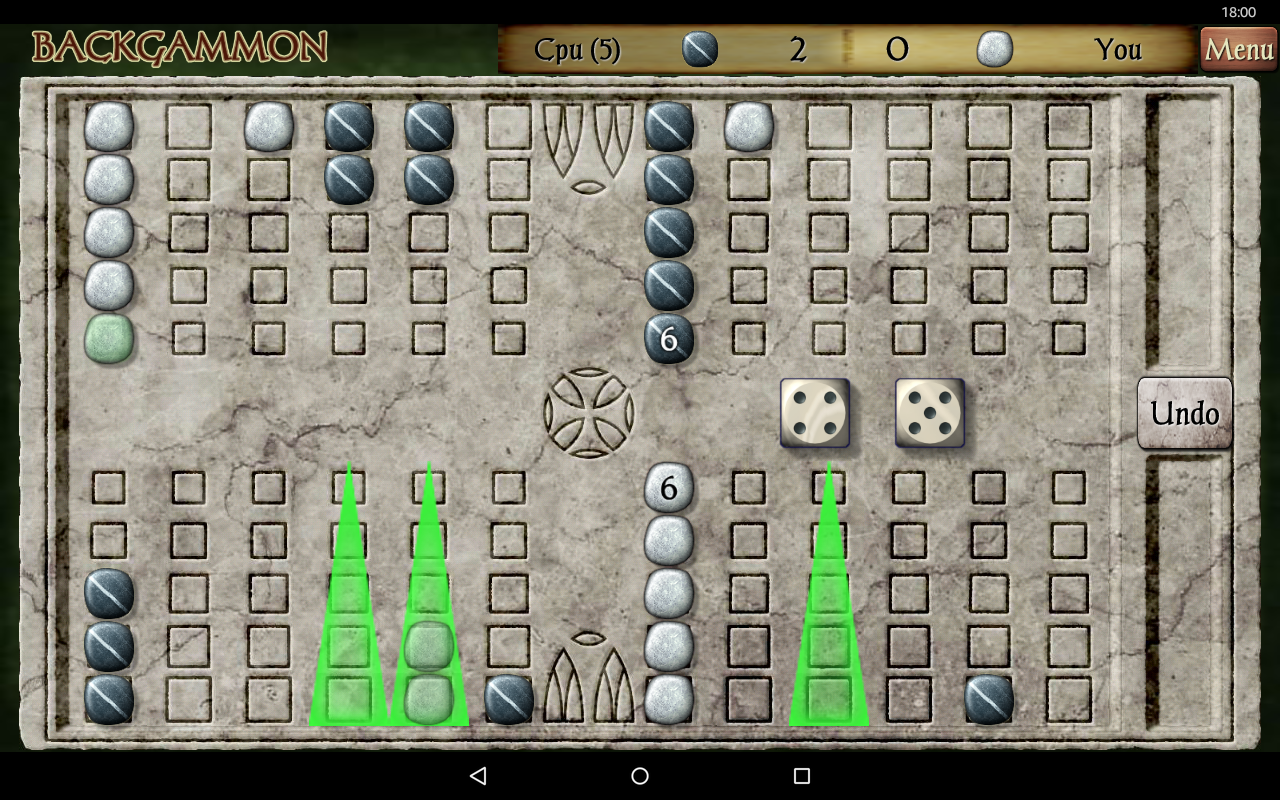The height and width of the screenshot is (800, 1280).
Task: Click the light checker stack labeled 6
Action: point(668,488)
